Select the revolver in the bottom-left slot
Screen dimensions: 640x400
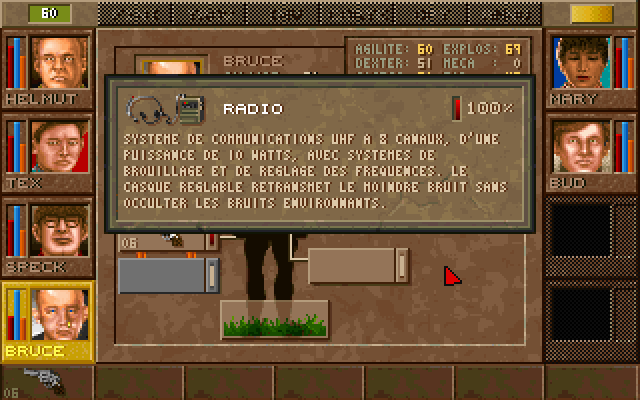click(x=45, y=378)
